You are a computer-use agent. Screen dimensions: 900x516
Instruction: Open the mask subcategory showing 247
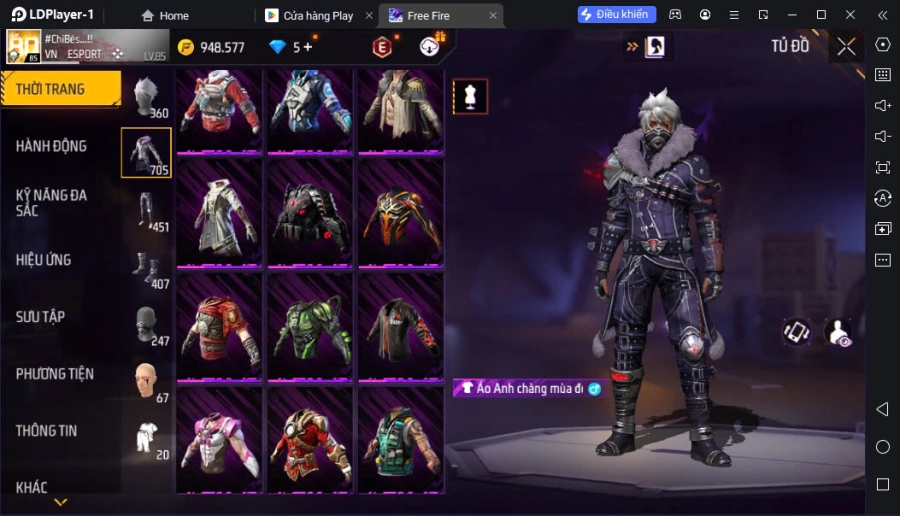tap(147, 324)
